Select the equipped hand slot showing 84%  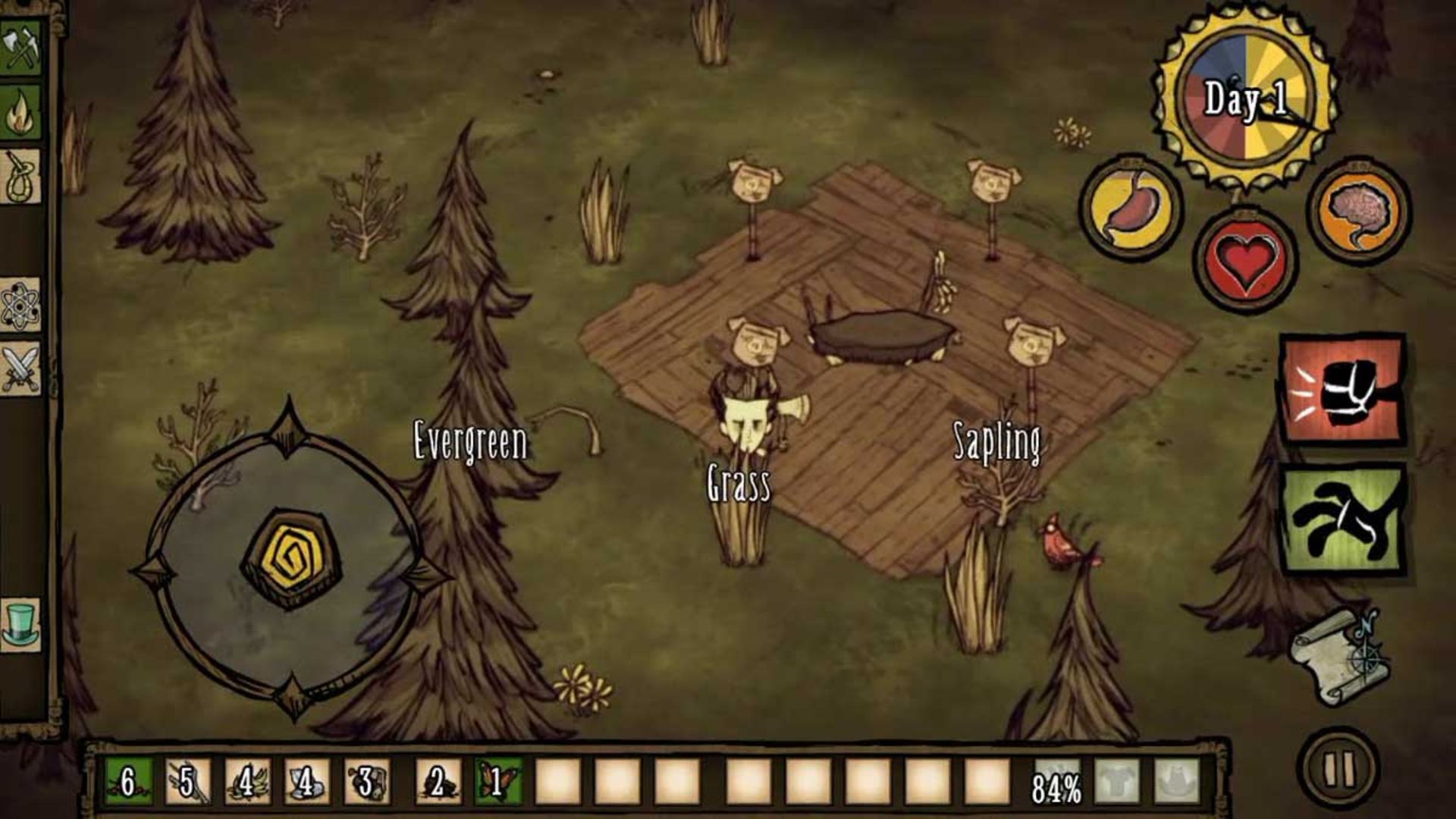click(1057, 783)
